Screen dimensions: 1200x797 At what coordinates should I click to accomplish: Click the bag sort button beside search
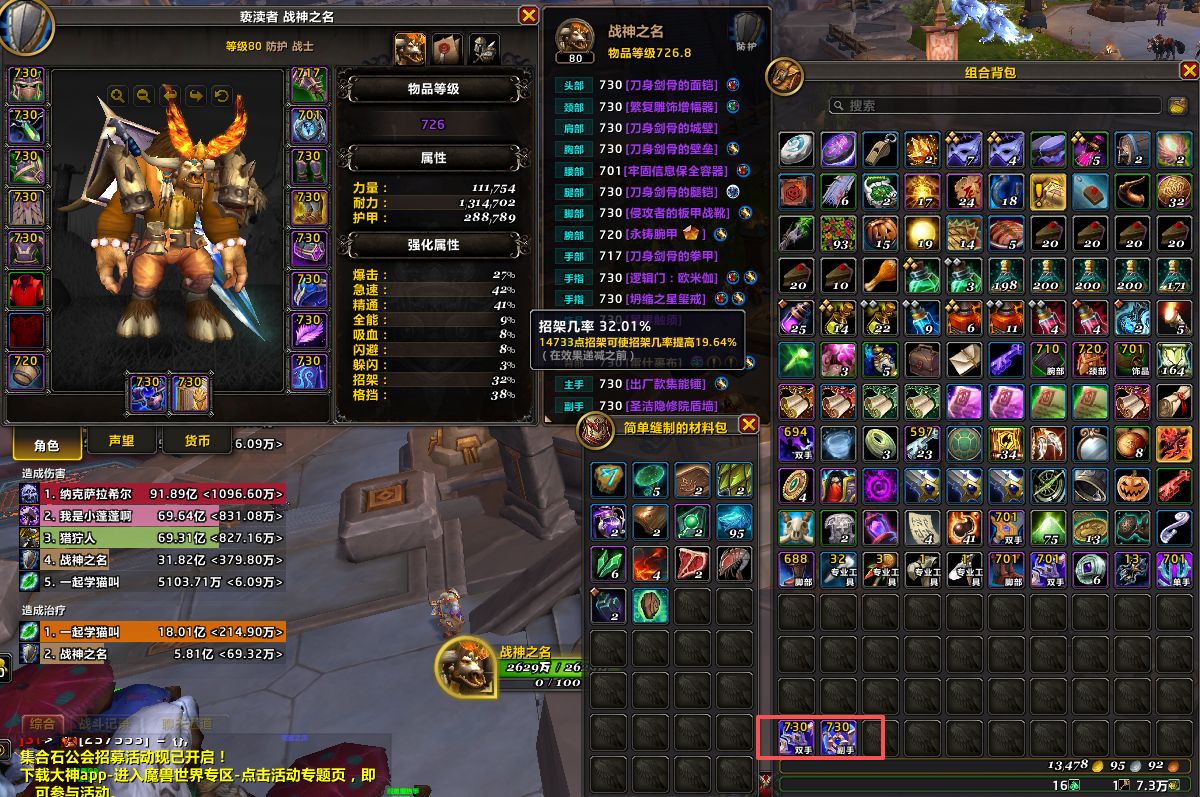click(x=1178, y=105)
